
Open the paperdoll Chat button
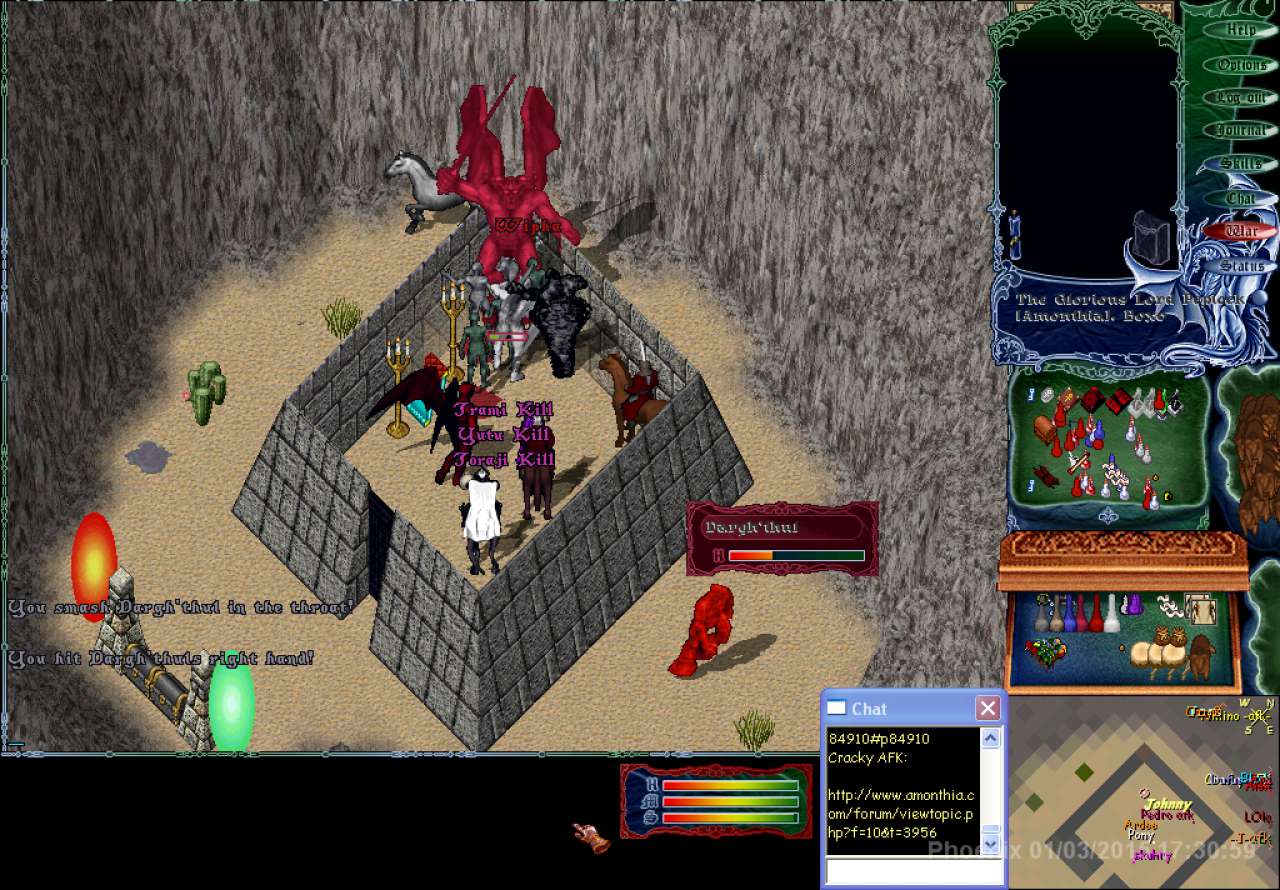coord(1241,198)
